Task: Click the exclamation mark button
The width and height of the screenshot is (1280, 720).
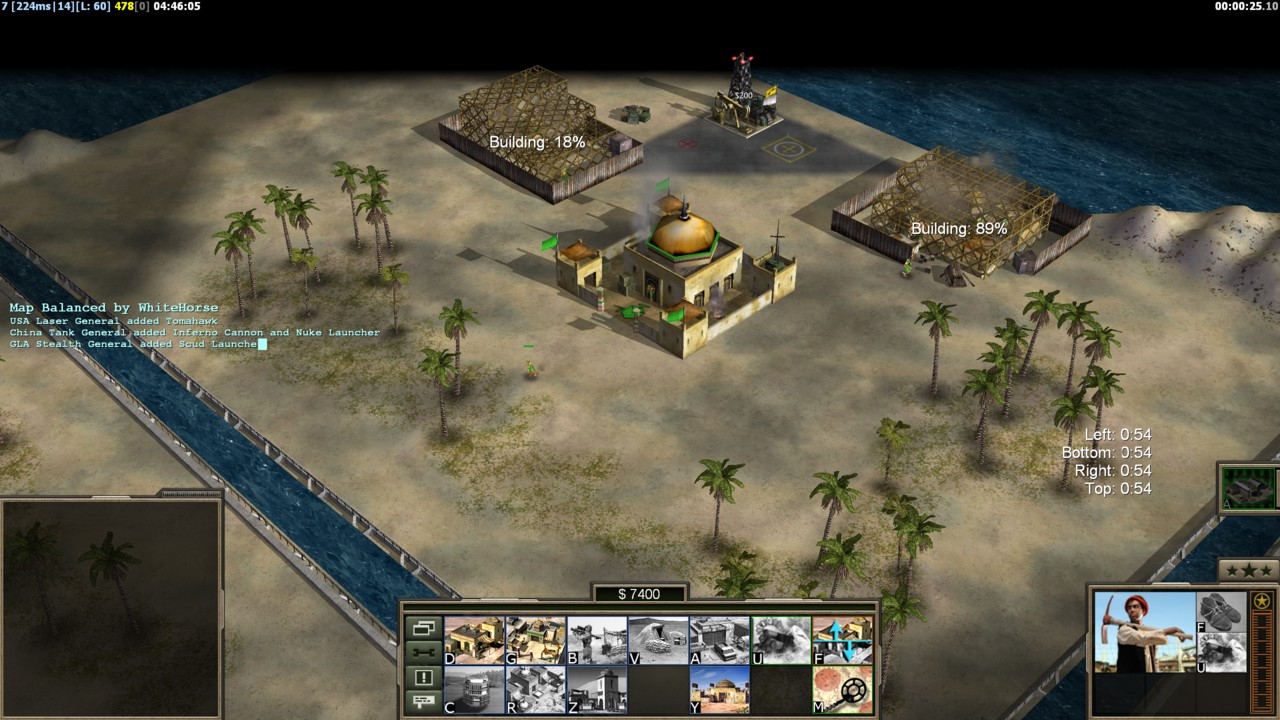Action: tap(423, 677)
